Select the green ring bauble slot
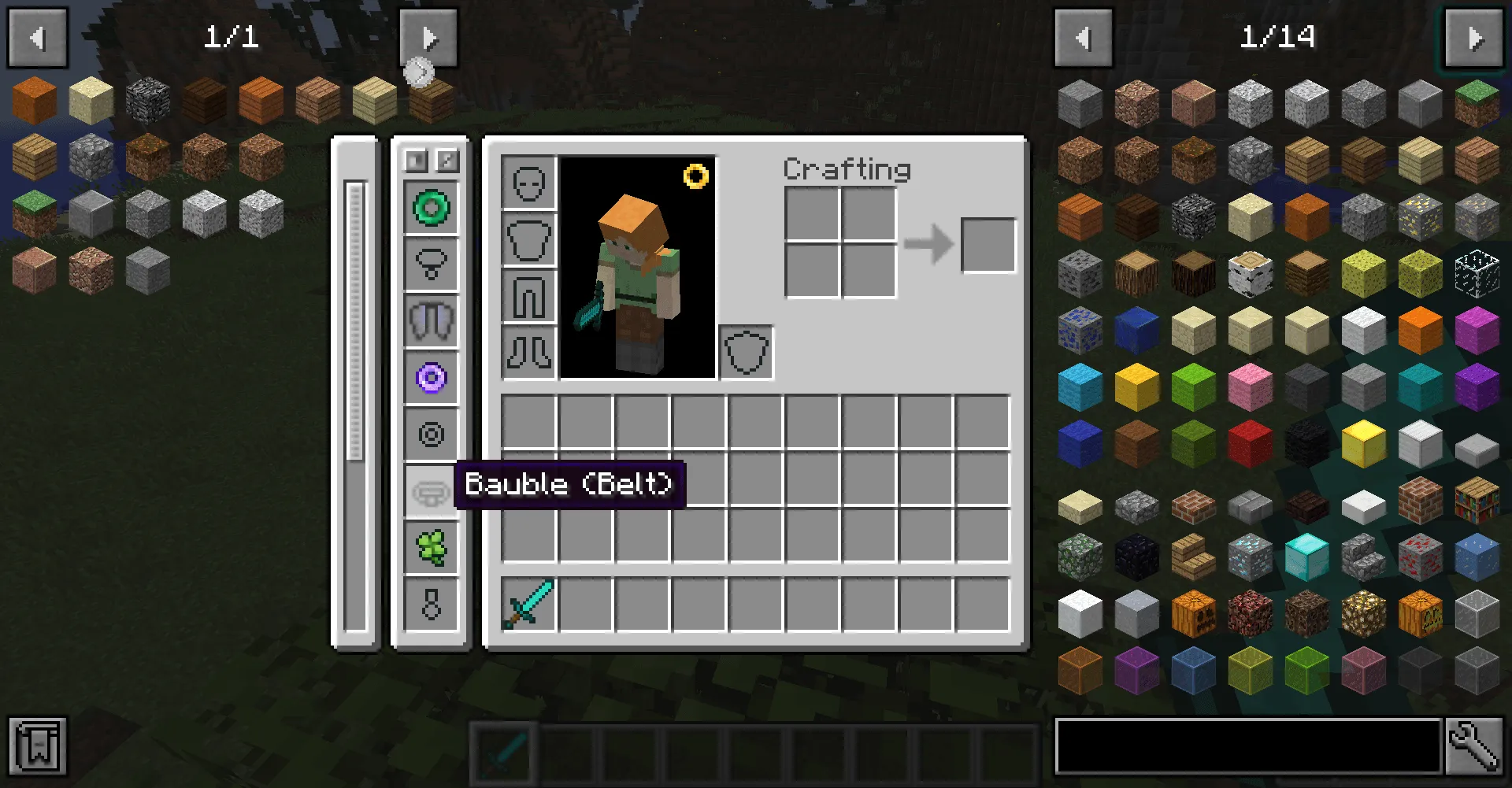This screenshot has width=1512, height=788. pyautogui.click(x=431, y=207)
